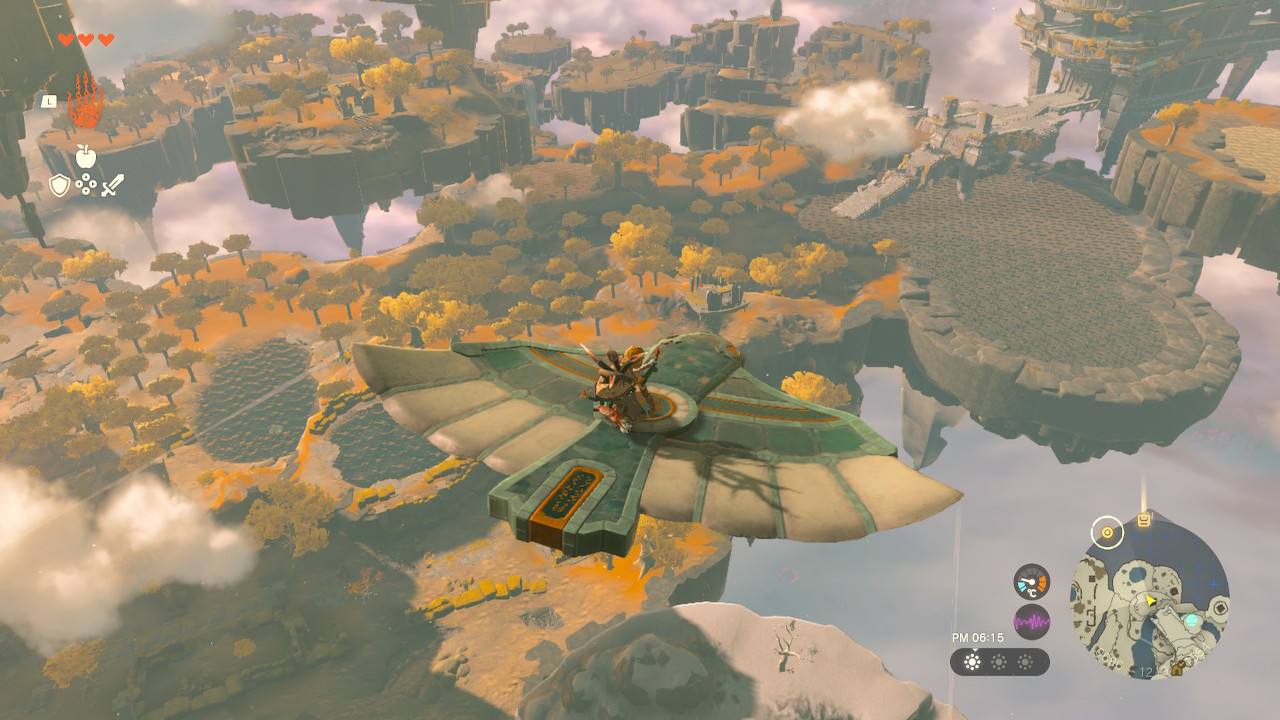Show the sunny weather forecast panel

999,662
